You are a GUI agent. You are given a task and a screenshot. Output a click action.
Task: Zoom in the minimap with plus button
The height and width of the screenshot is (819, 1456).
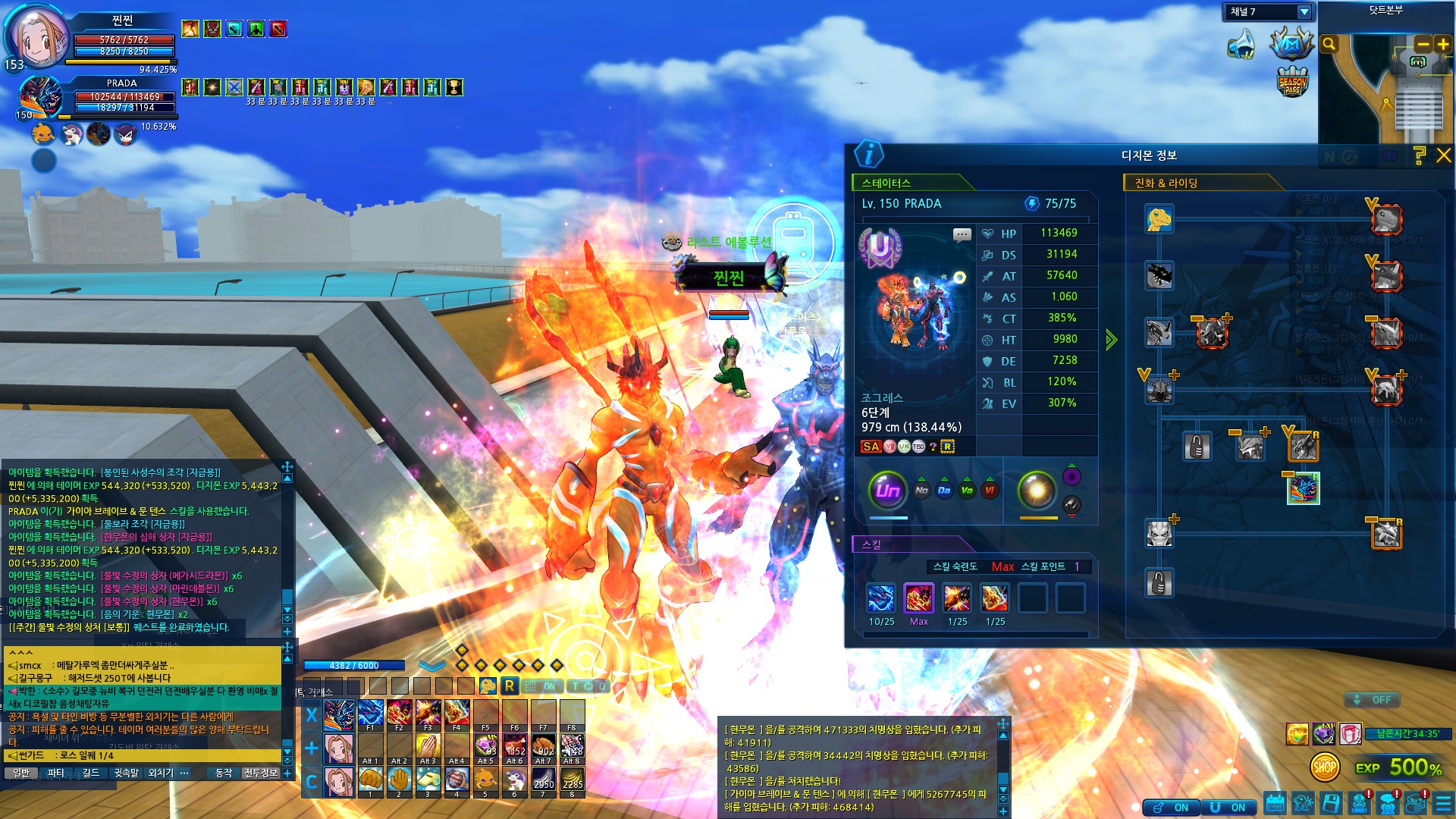point(1442,45)
